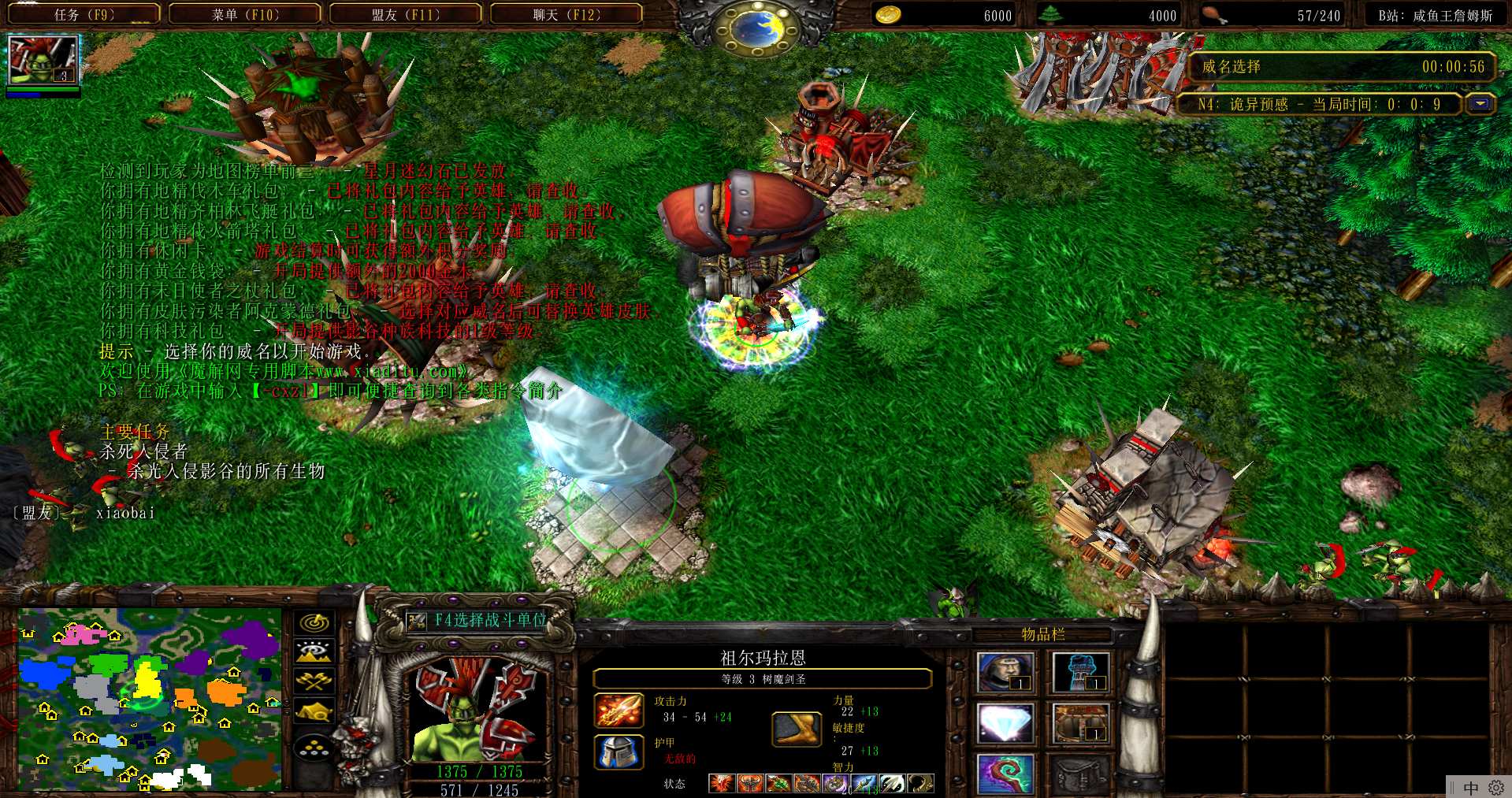Screen dimensions: 1512x798
Task: Expand the N4 multiboard with the arrow button
Action: [x=1480, y=104]
